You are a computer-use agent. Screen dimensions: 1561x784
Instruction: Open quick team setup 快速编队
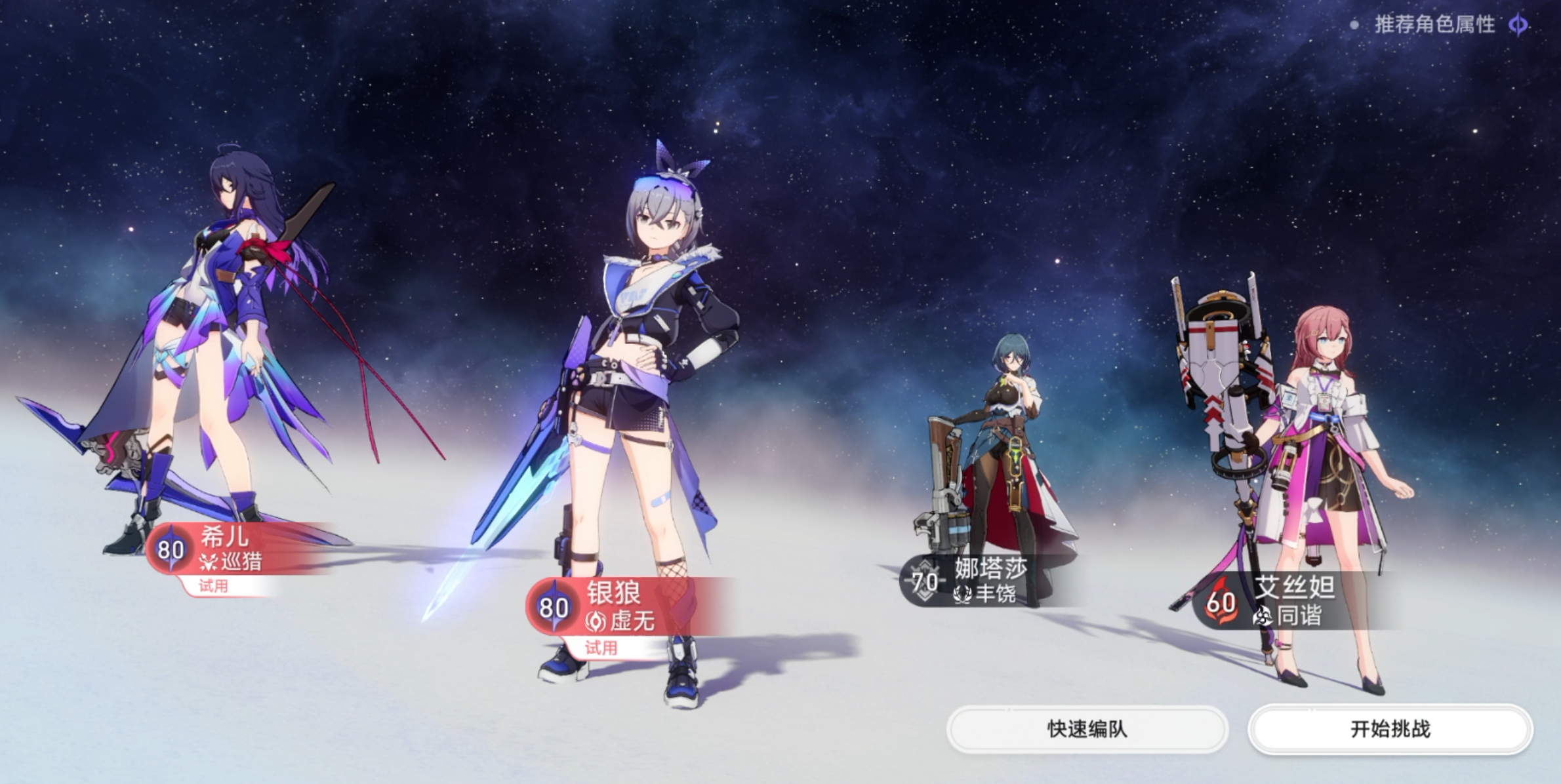click(1087, 729)
